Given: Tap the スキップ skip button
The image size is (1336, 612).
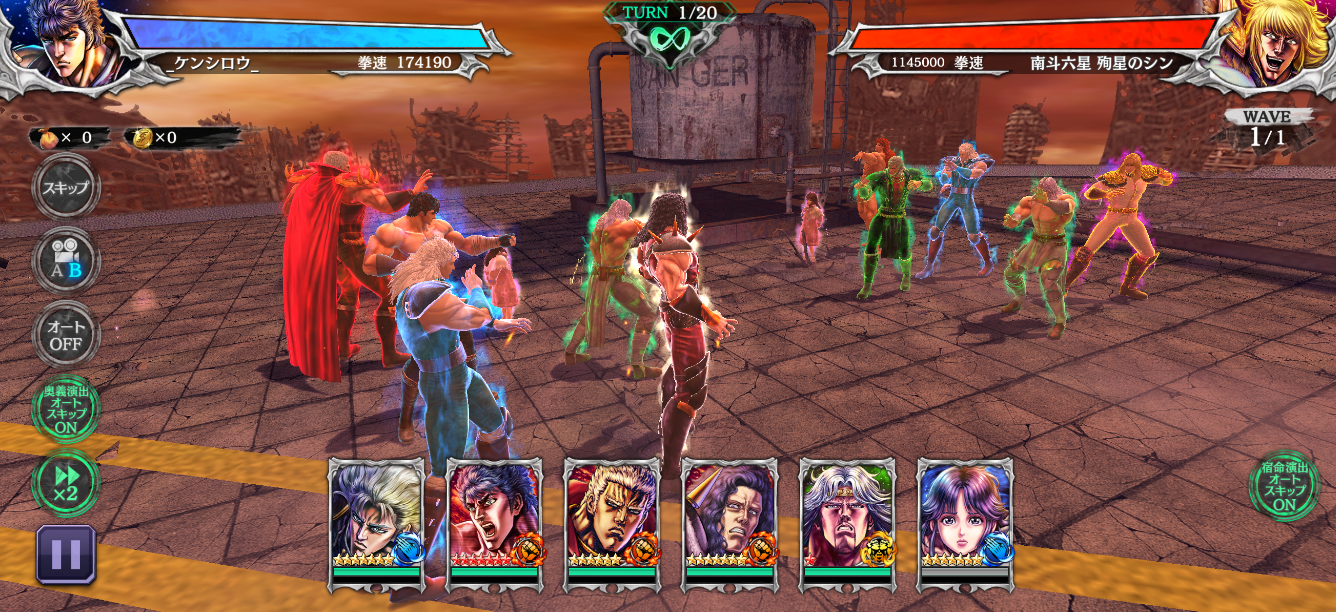Looking at the screenshot, I should 66,188.
